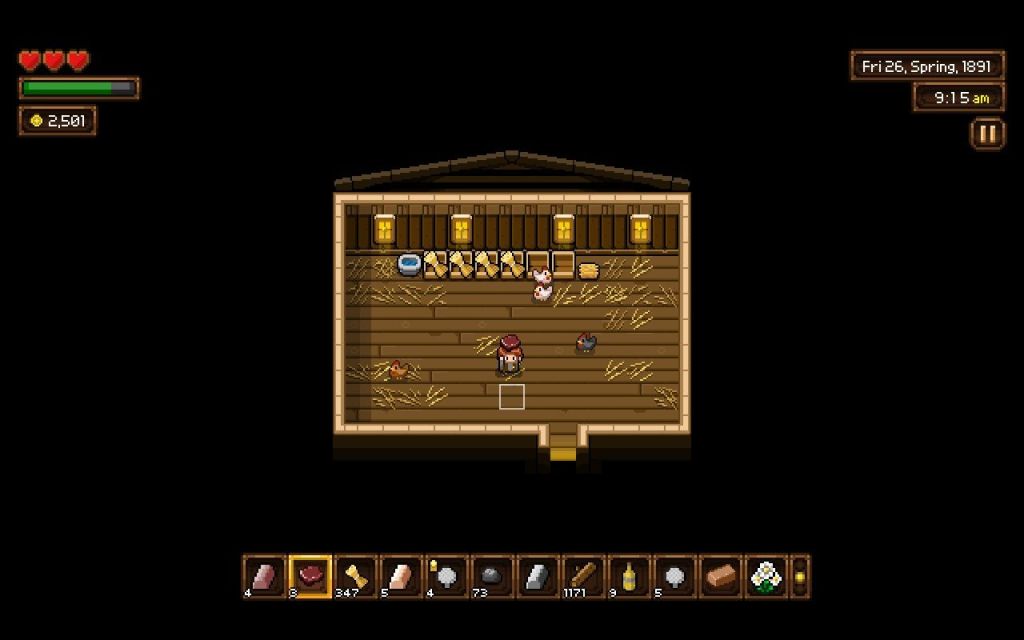Pick the yellow bottle stack of 9
The image size is (1024, 640).
pyautogui.click(x=630, y=576)
